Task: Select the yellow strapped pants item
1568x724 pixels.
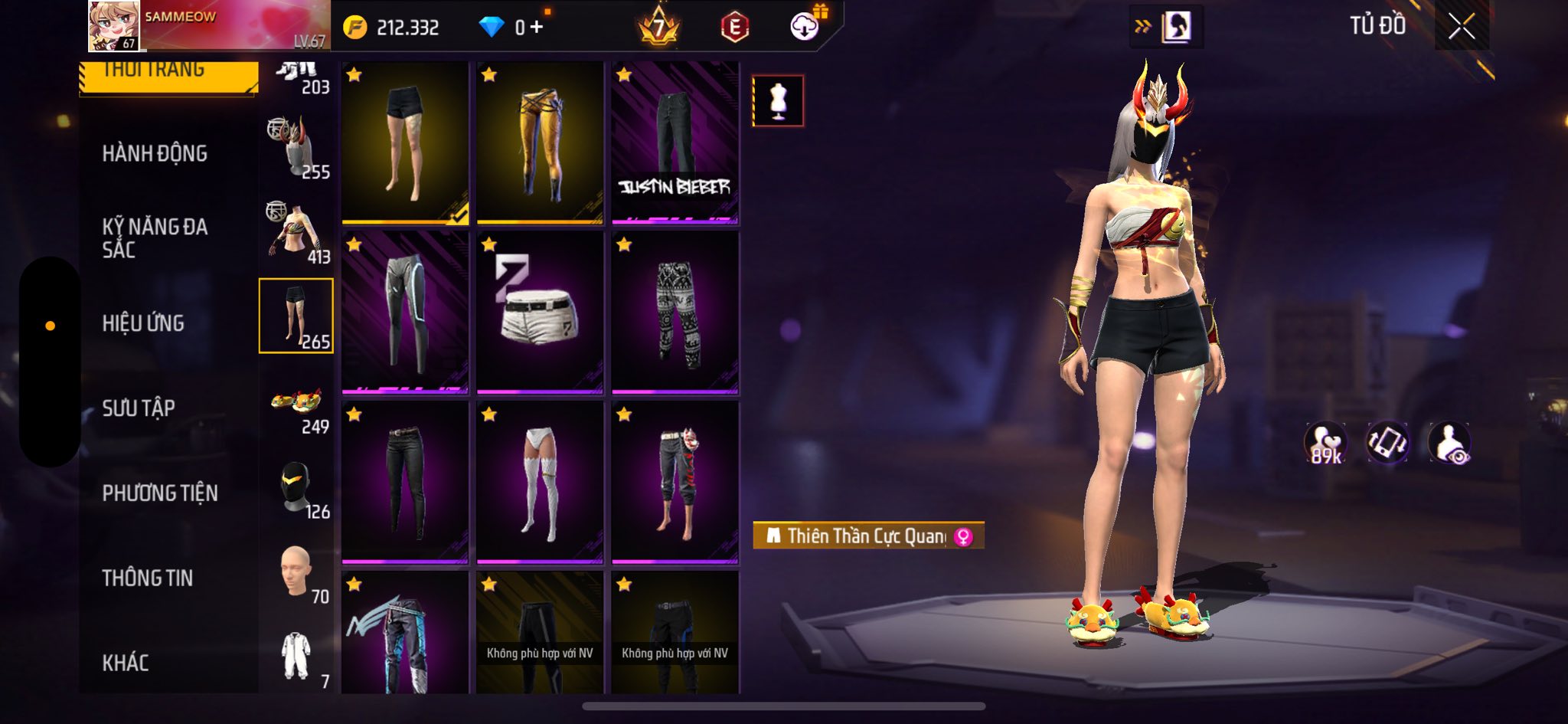Action: pyautogui.click(x=540, y=143)
